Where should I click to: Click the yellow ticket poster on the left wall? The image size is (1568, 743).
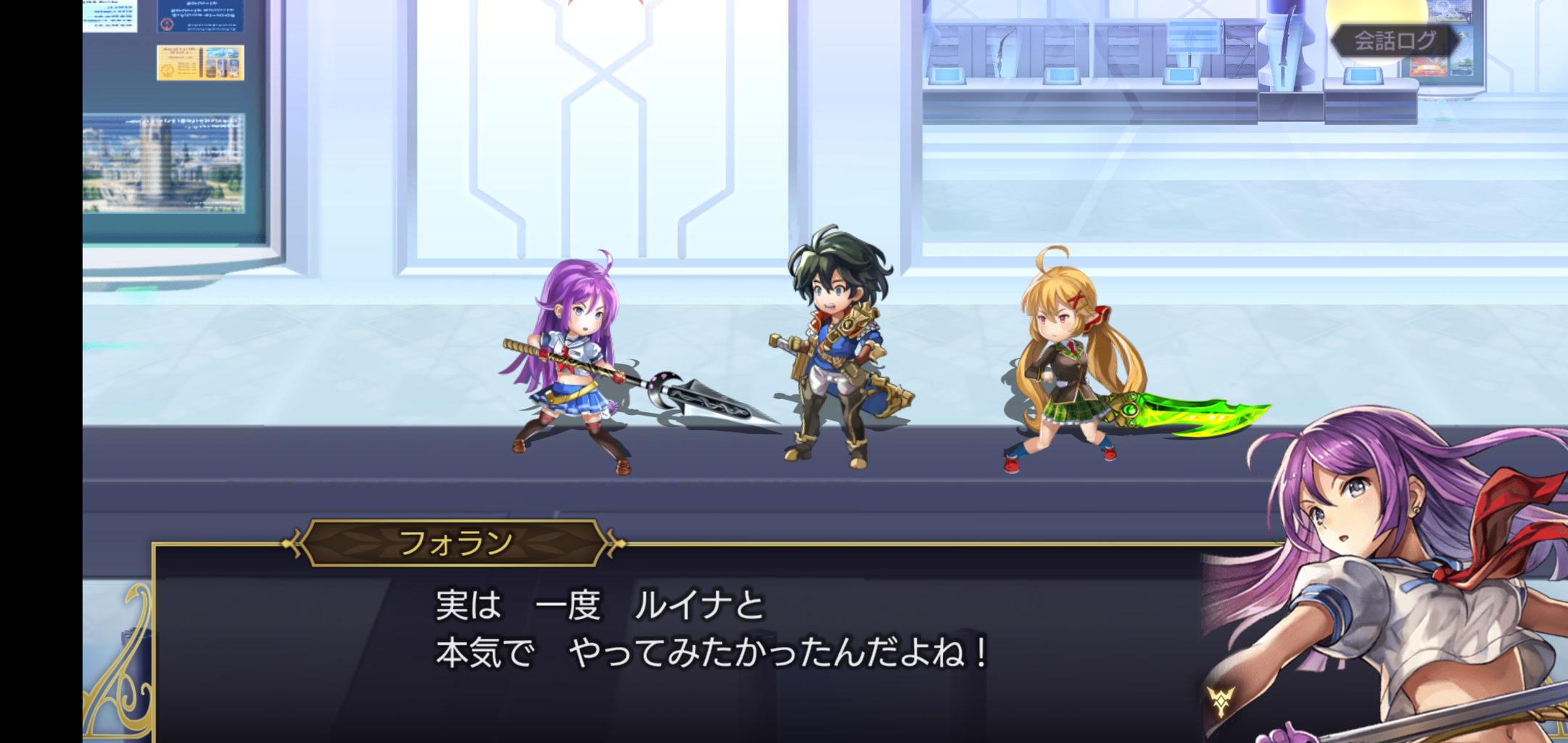(200, 62)
